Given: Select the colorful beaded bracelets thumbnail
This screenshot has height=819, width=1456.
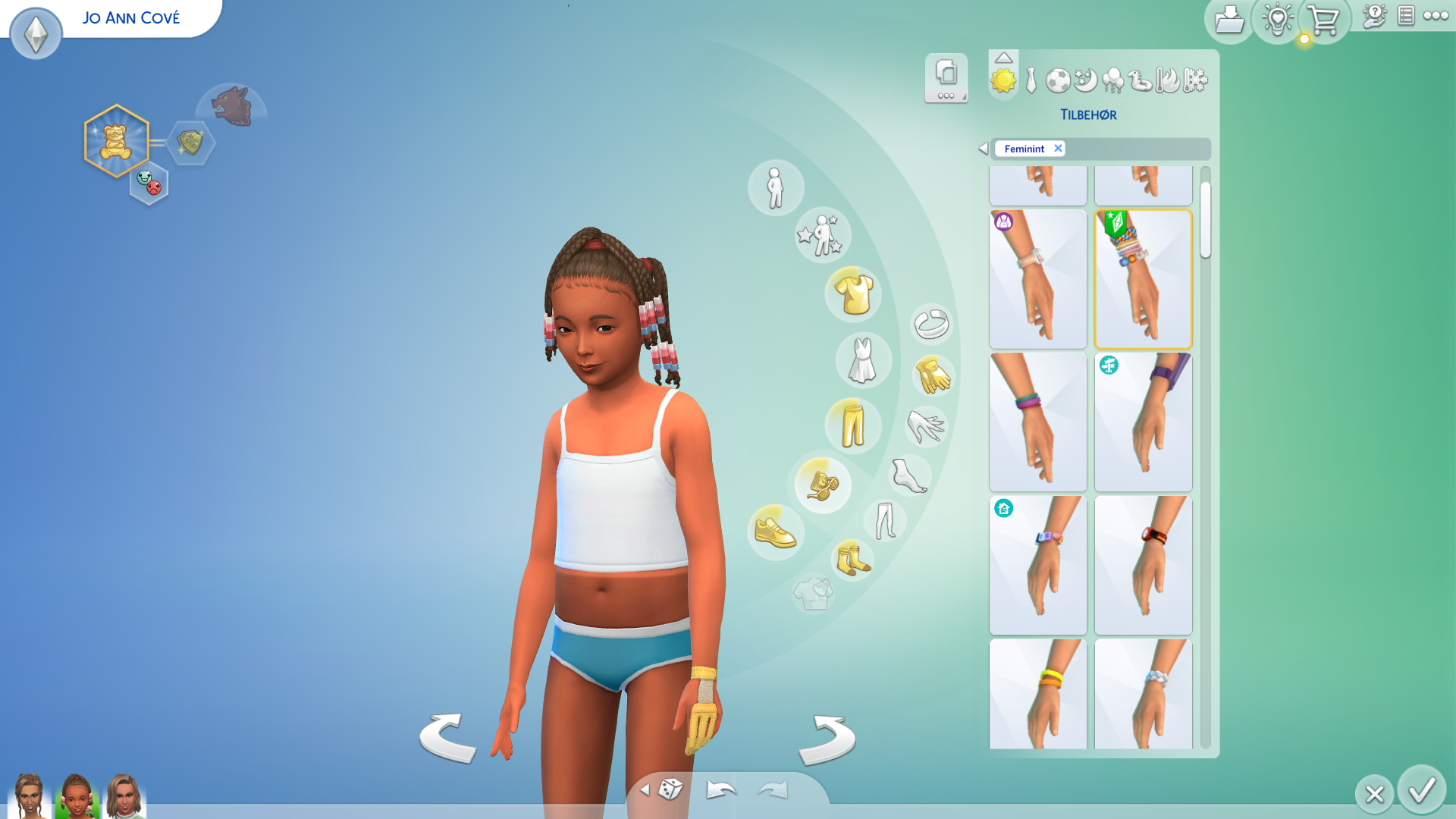Looking at the screenshot, I should pos(1143,279).
